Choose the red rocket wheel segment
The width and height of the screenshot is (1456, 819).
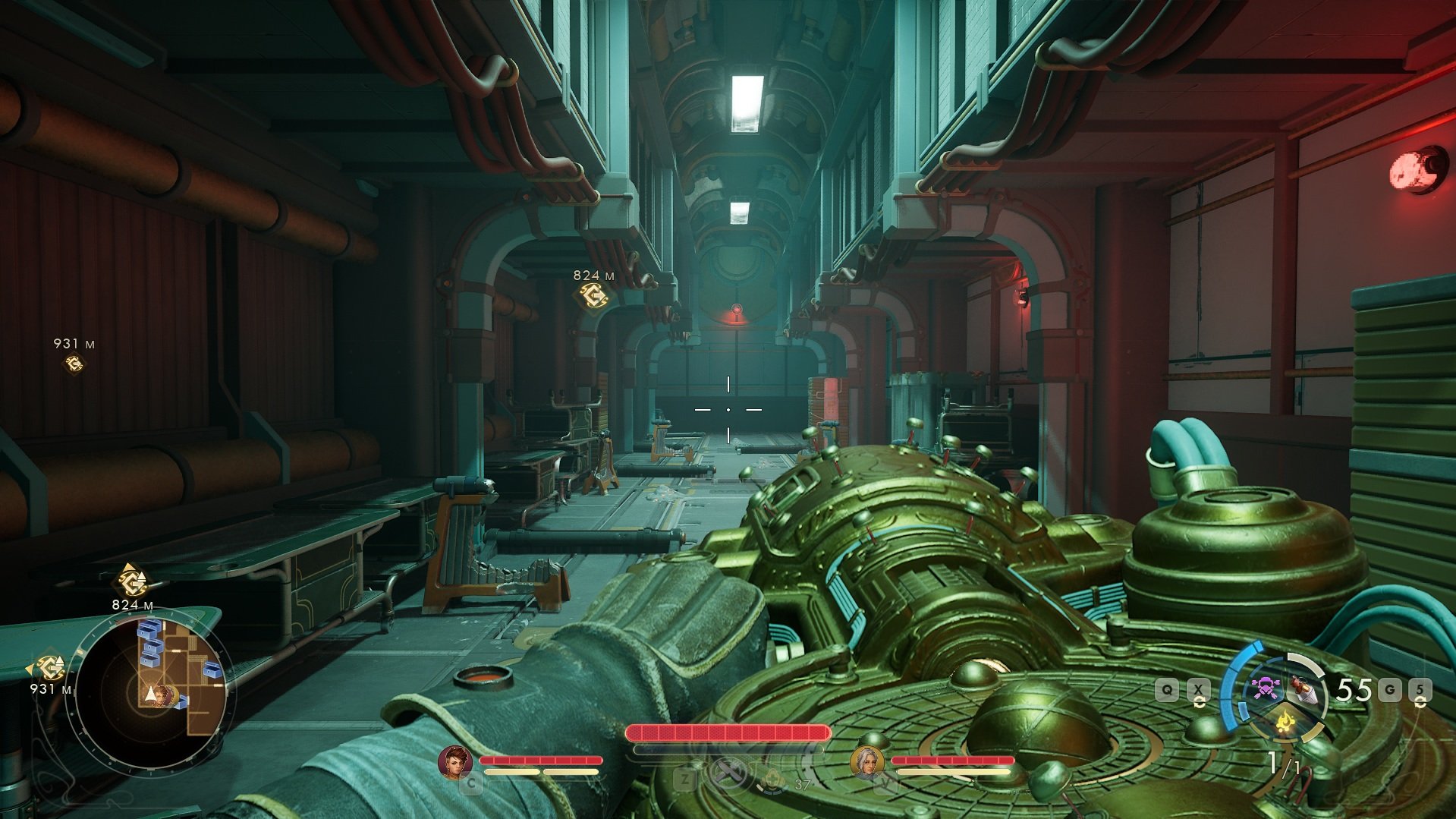1303,688
